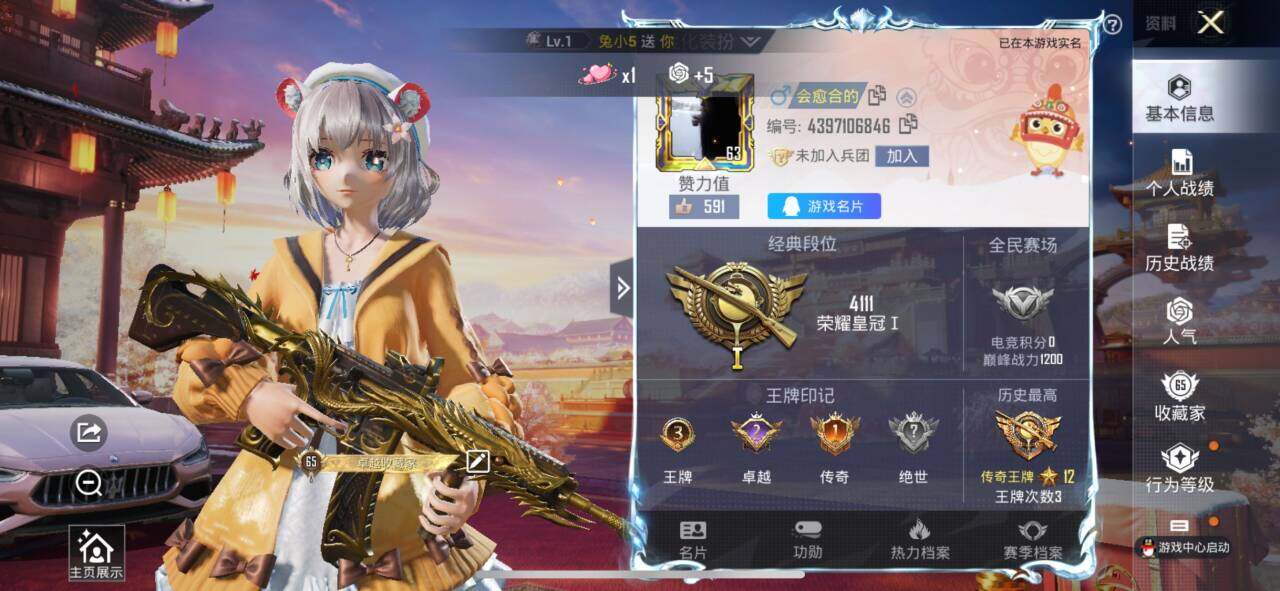This screenshot has height=591, width=1280.
Task: Show the 行为等级 tab
Action: (x=1180, y=469)
